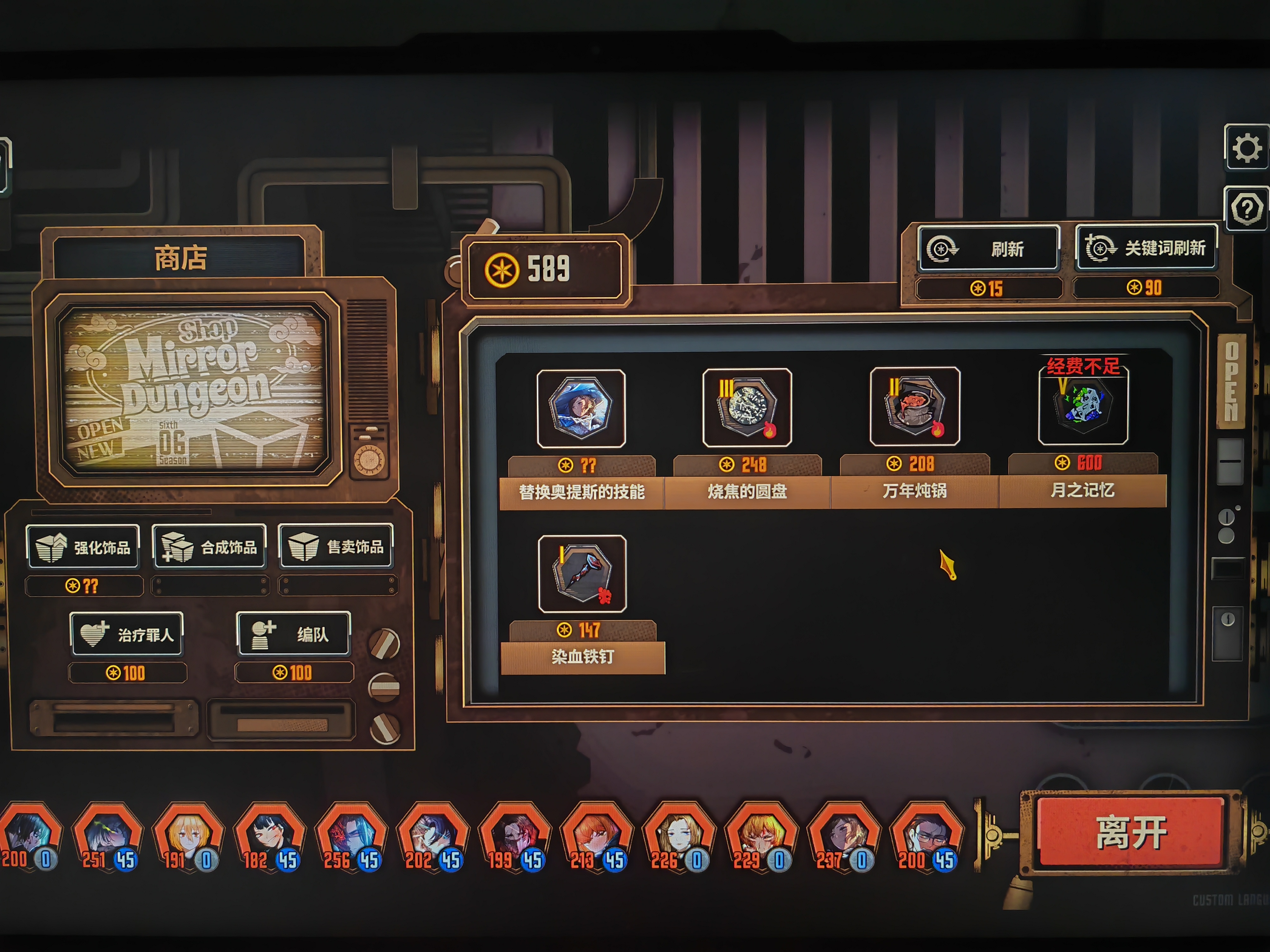Choose the 万年炖锅 gift in shop

pyautogui.click(x=915, y=407)
